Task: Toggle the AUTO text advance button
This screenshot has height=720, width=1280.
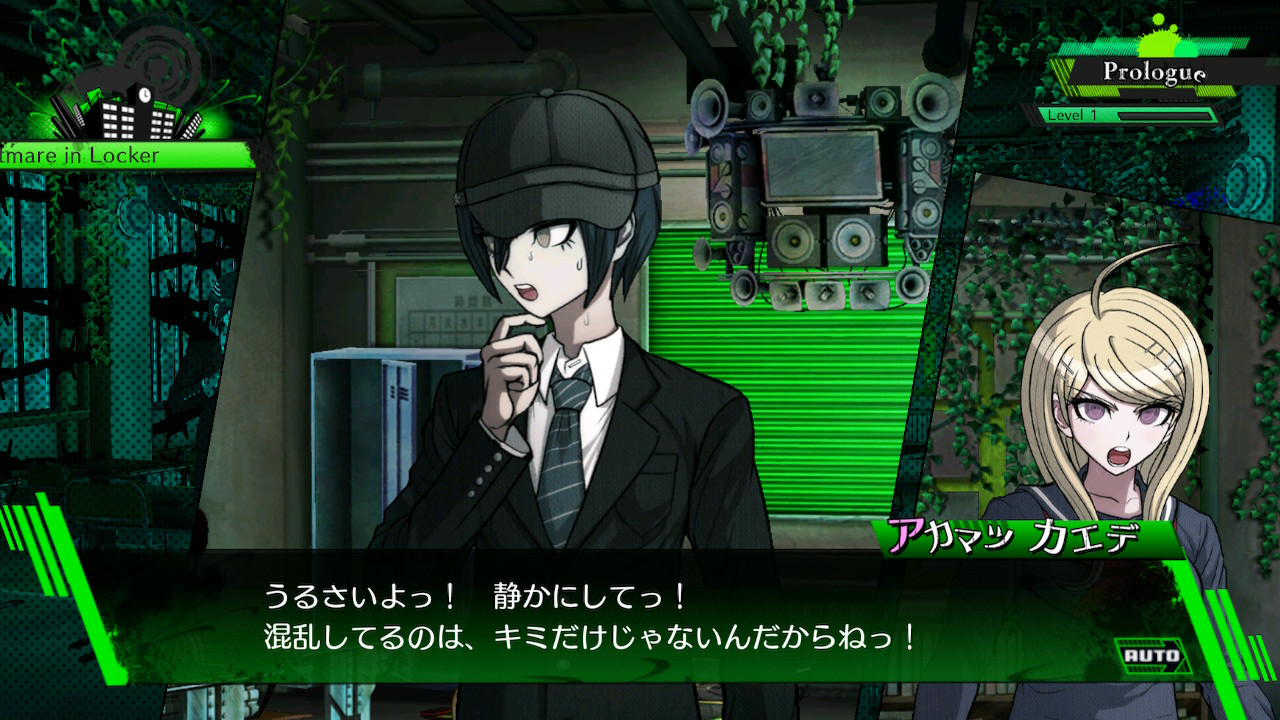Action: (x=1151, y=656)
